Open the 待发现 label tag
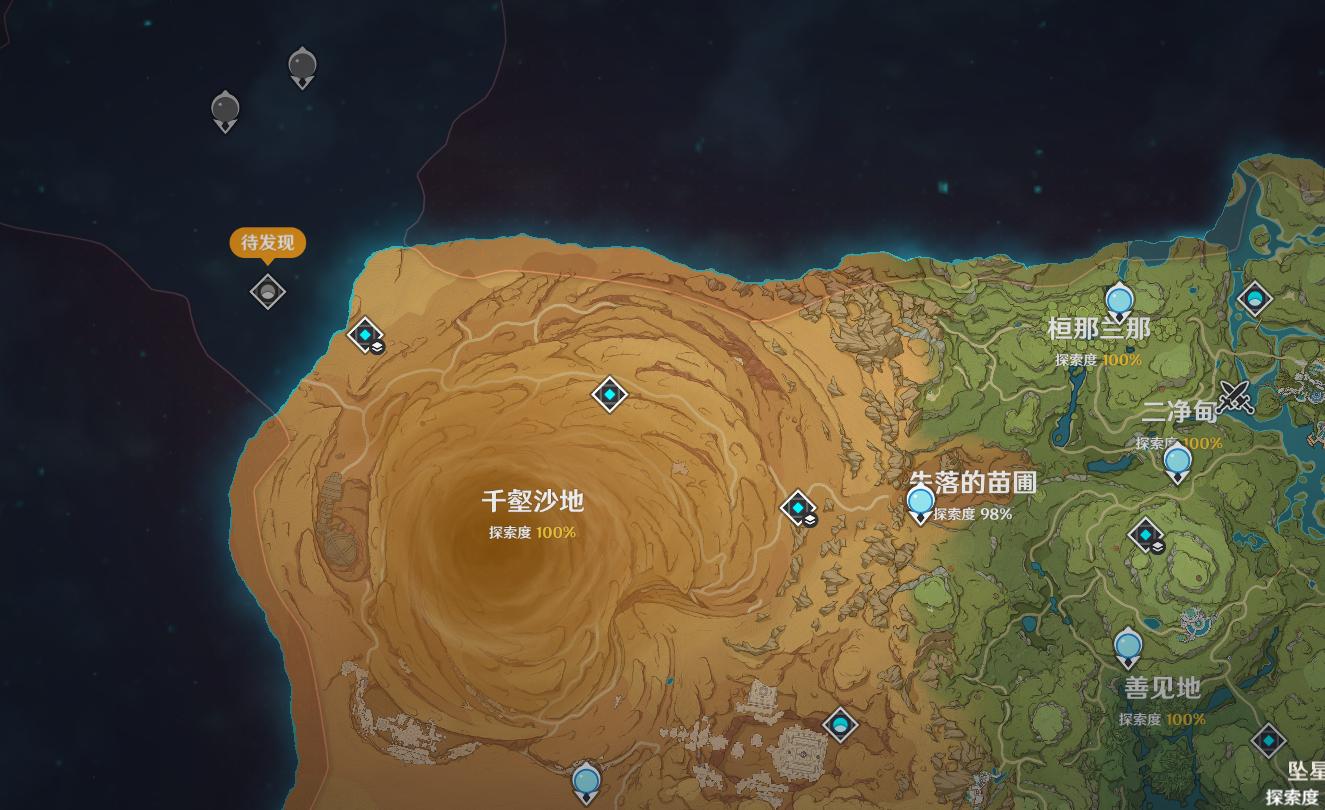The width and height of the screenshot is (1325, 810). click(x=266, y=243)
